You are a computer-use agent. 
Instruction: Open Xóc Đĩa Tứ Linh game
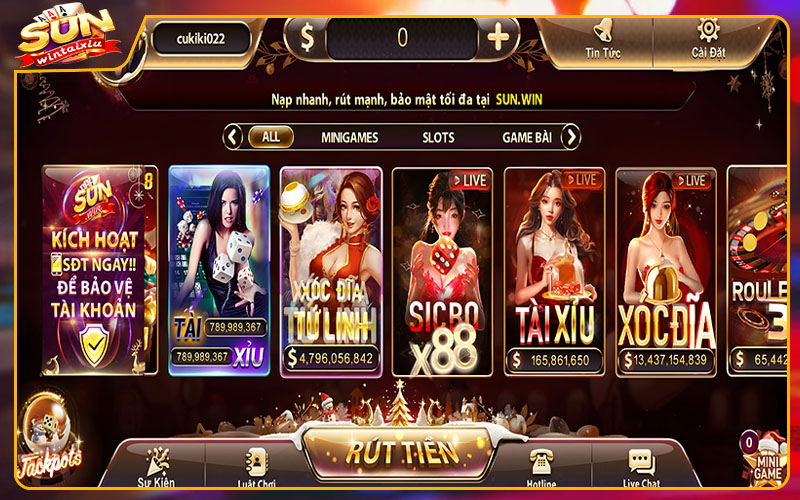pos(330,270)
